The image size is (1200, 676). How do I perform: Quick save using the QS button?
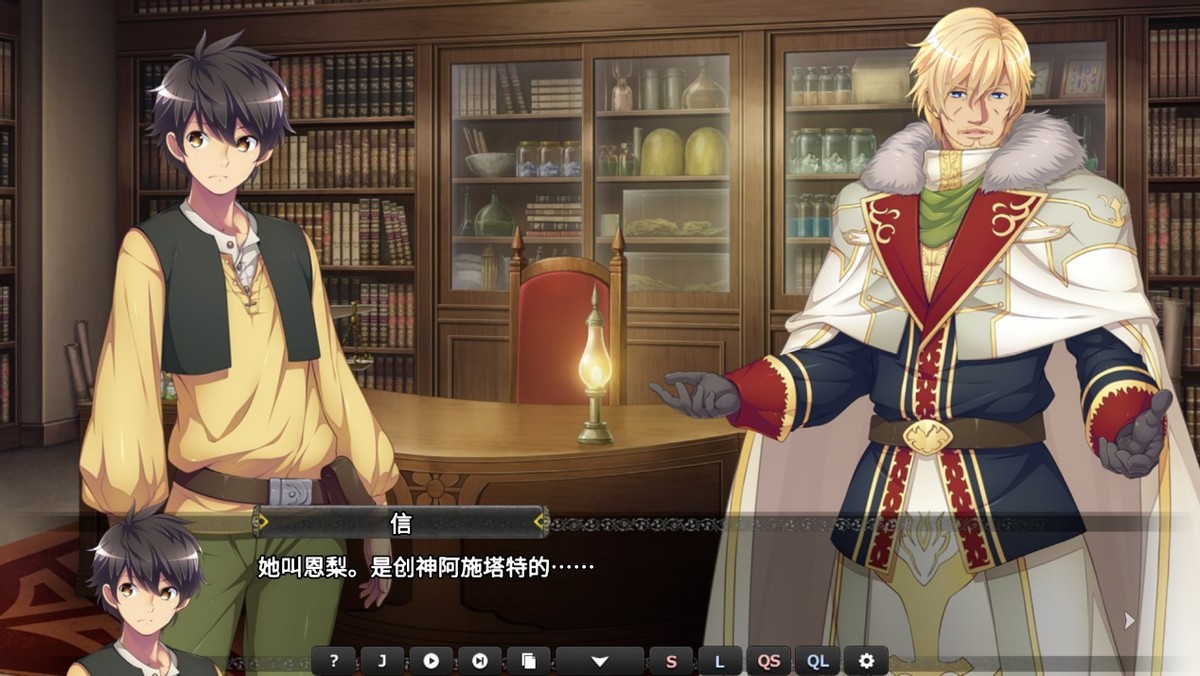[x=768, y=661]
